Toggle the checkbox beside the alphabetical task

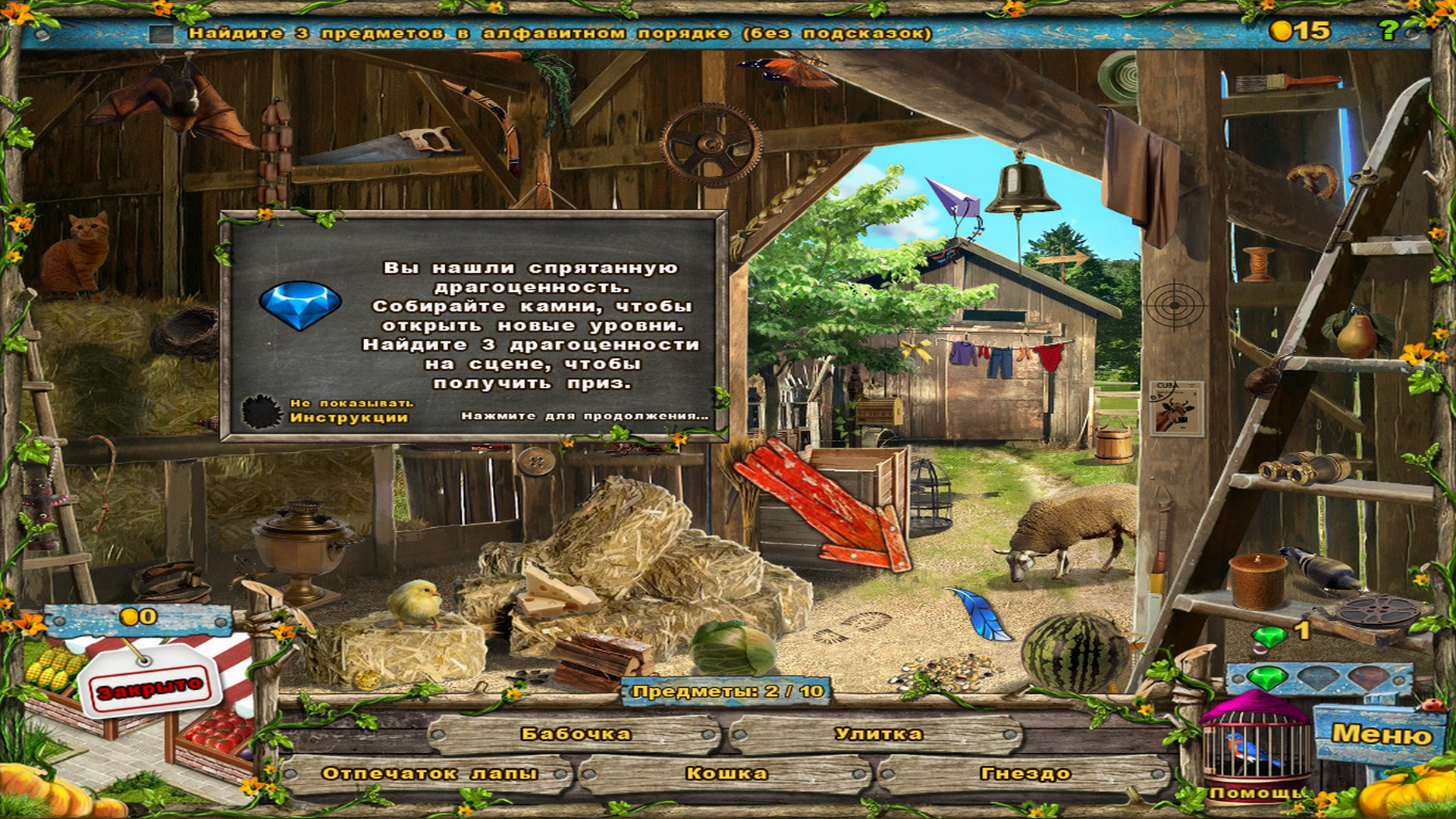click(x=161, y=34)
